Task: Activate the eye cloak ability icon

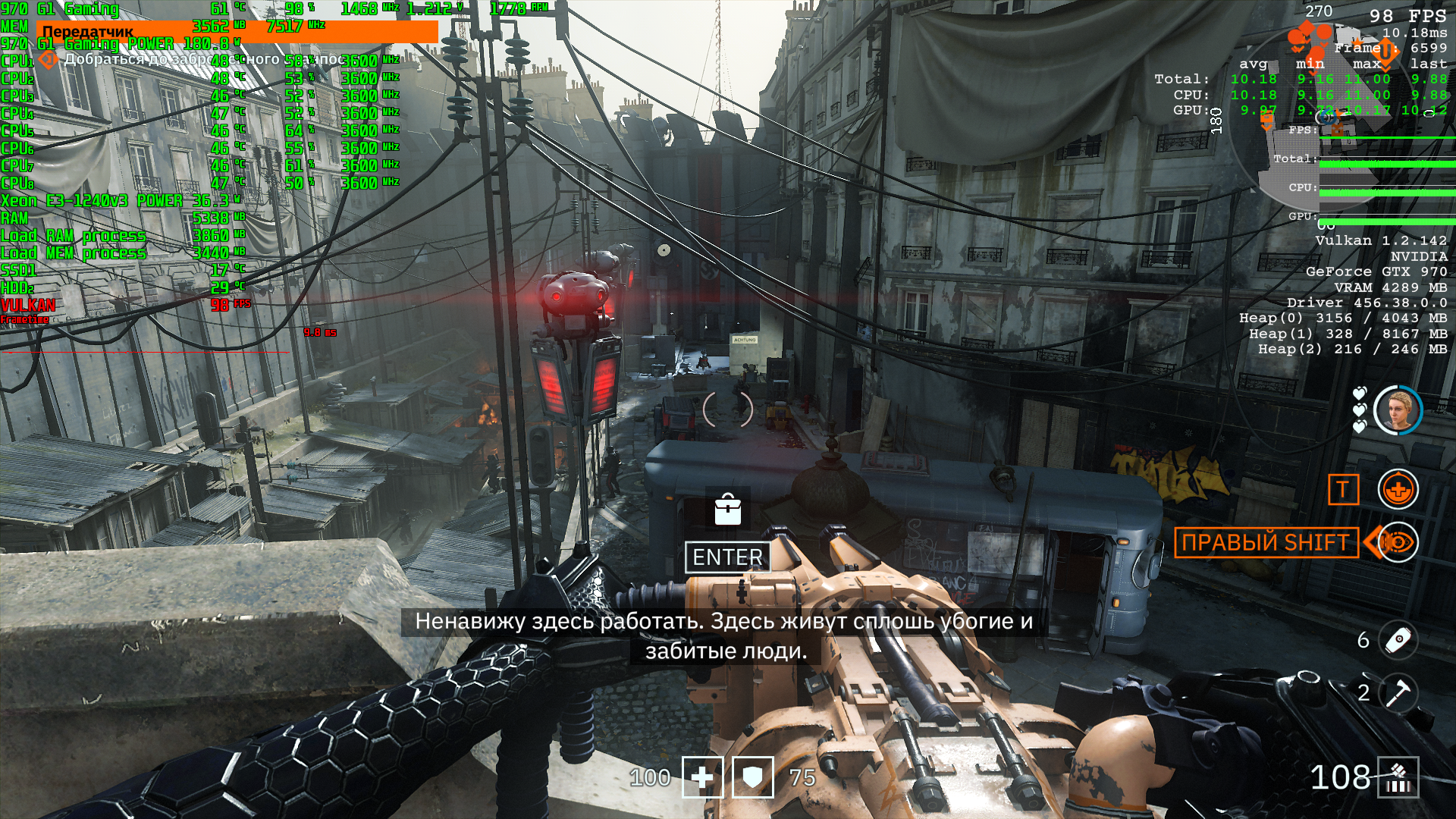Action: coord(1398,542)
